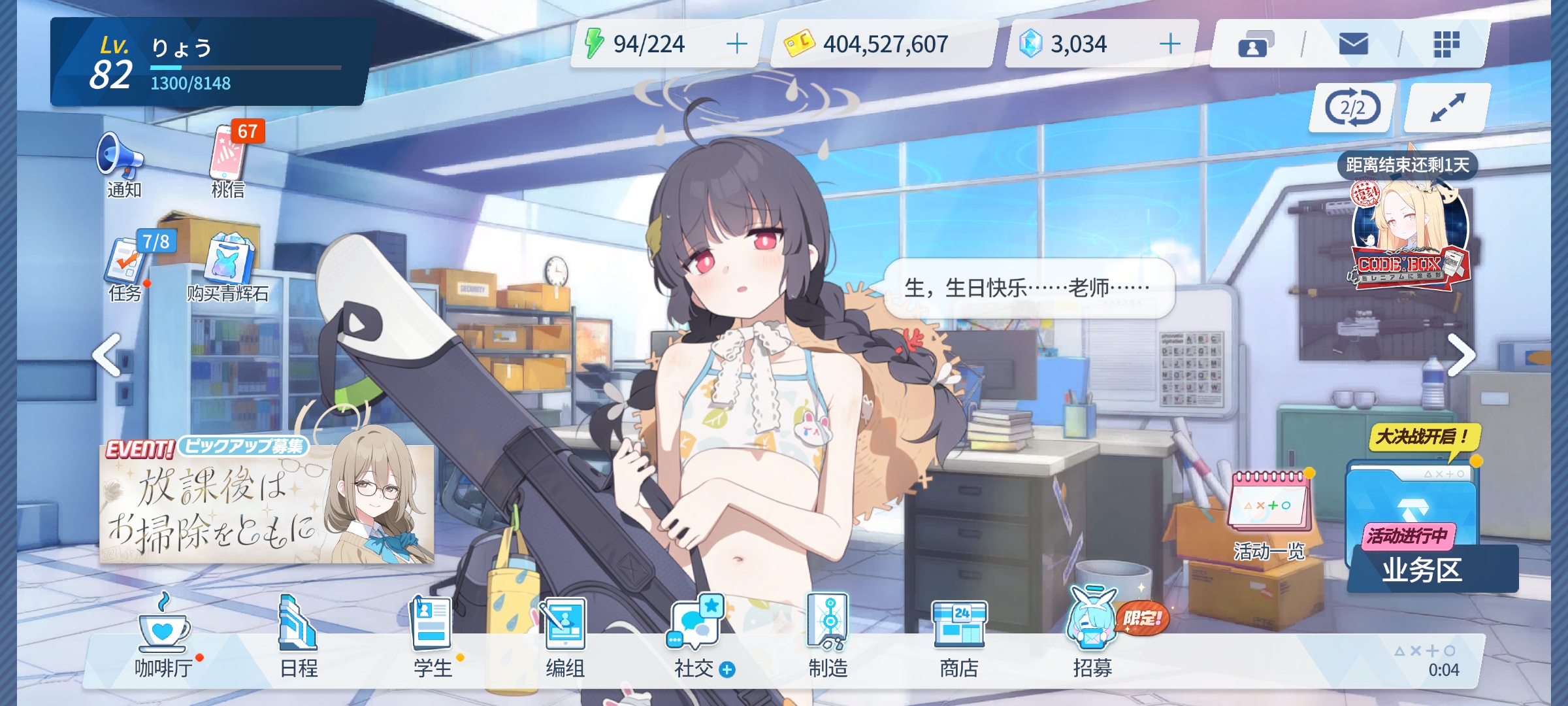
Task: Open the grid menu at top right
Action: point(1448,44)
